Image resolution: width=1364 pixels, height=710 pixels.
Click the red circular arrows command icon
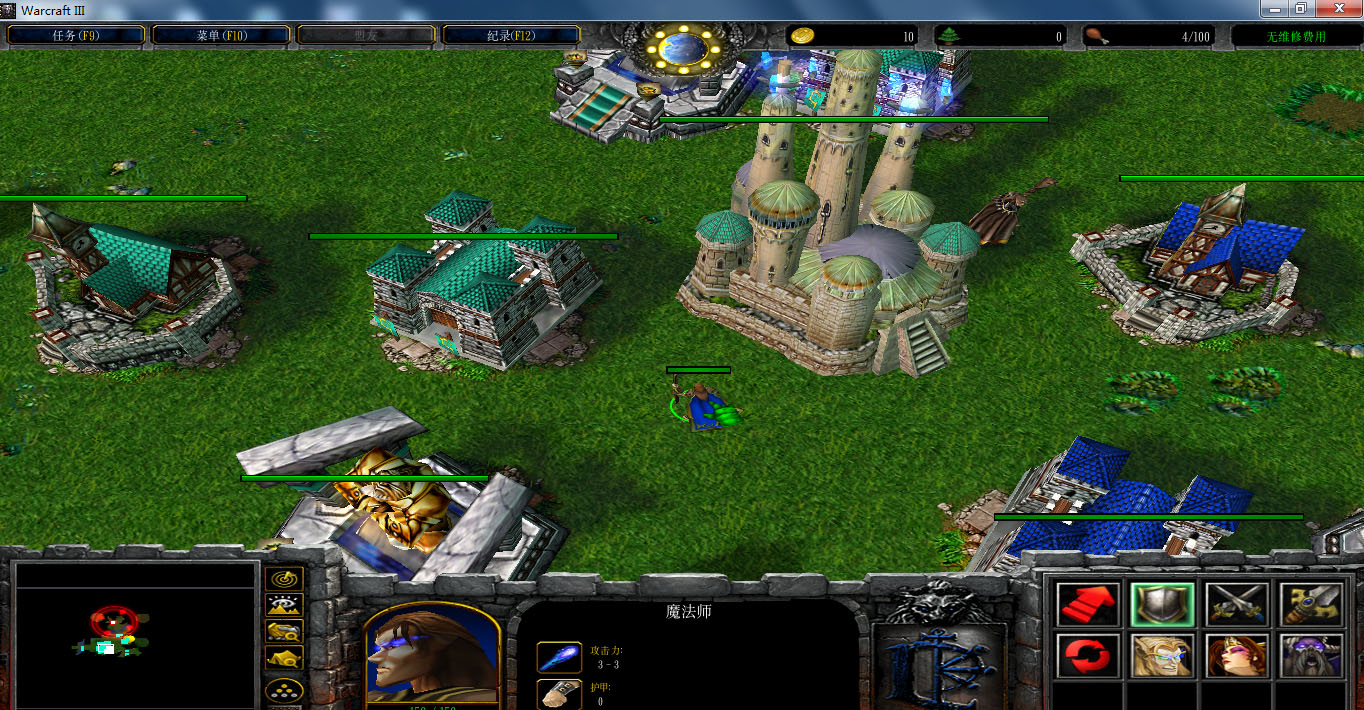tap(1086, 655)
